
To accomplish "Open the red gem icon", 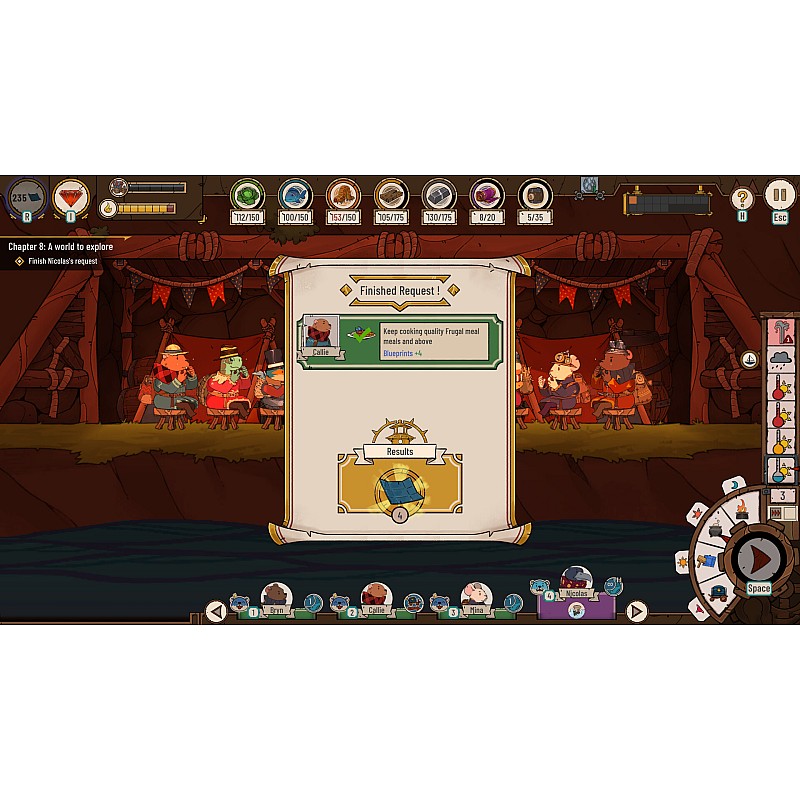I will pos(71,196).
